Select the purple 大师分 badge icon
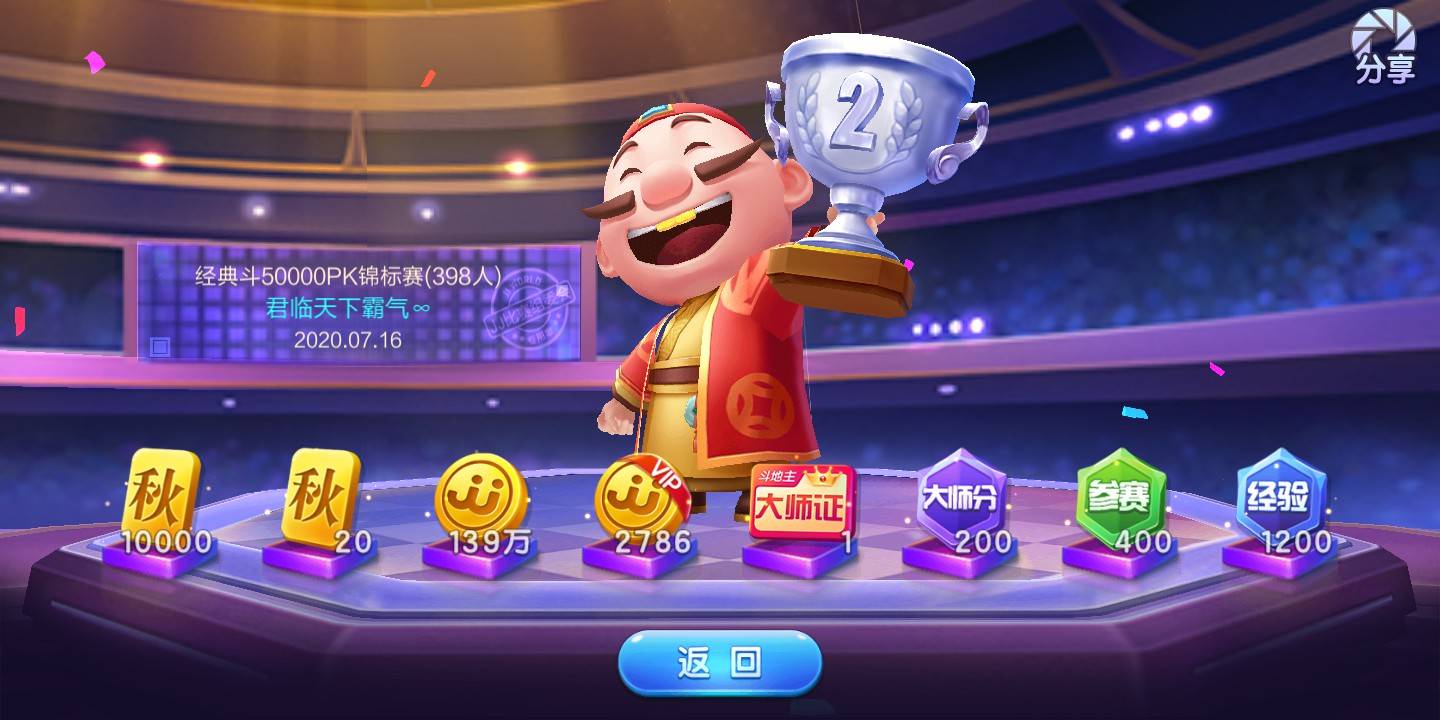1440x720 pixels. click(x=962, y=497)
